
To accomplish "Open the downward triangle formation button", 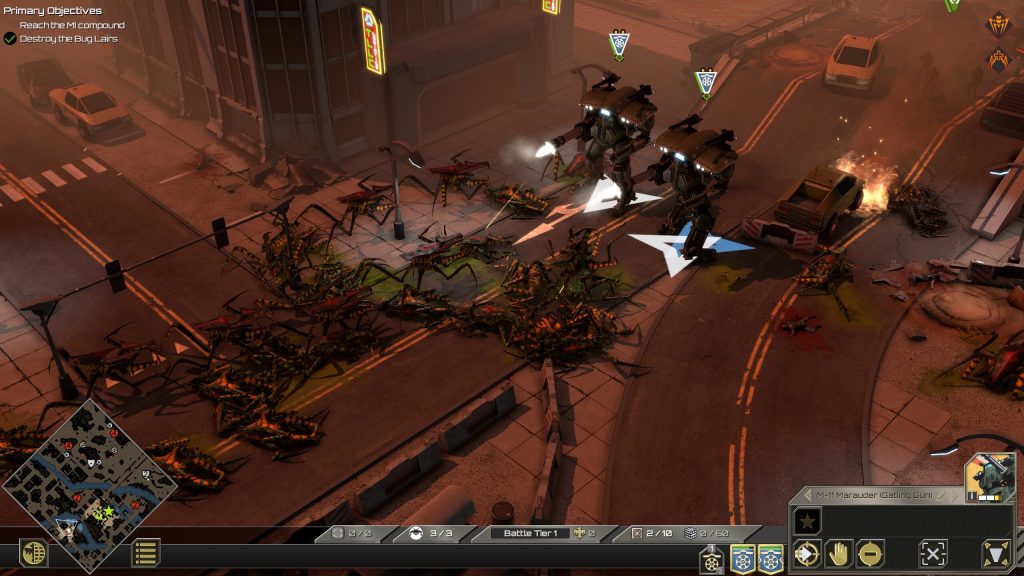I will click(996, 553).
